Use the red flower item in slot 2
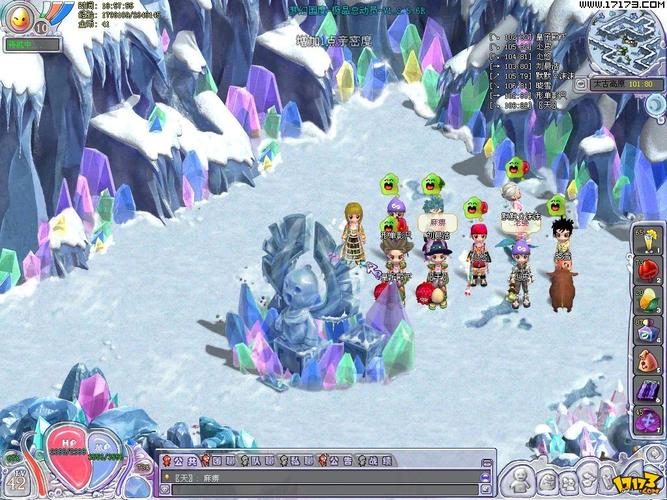 pos(647,273)
